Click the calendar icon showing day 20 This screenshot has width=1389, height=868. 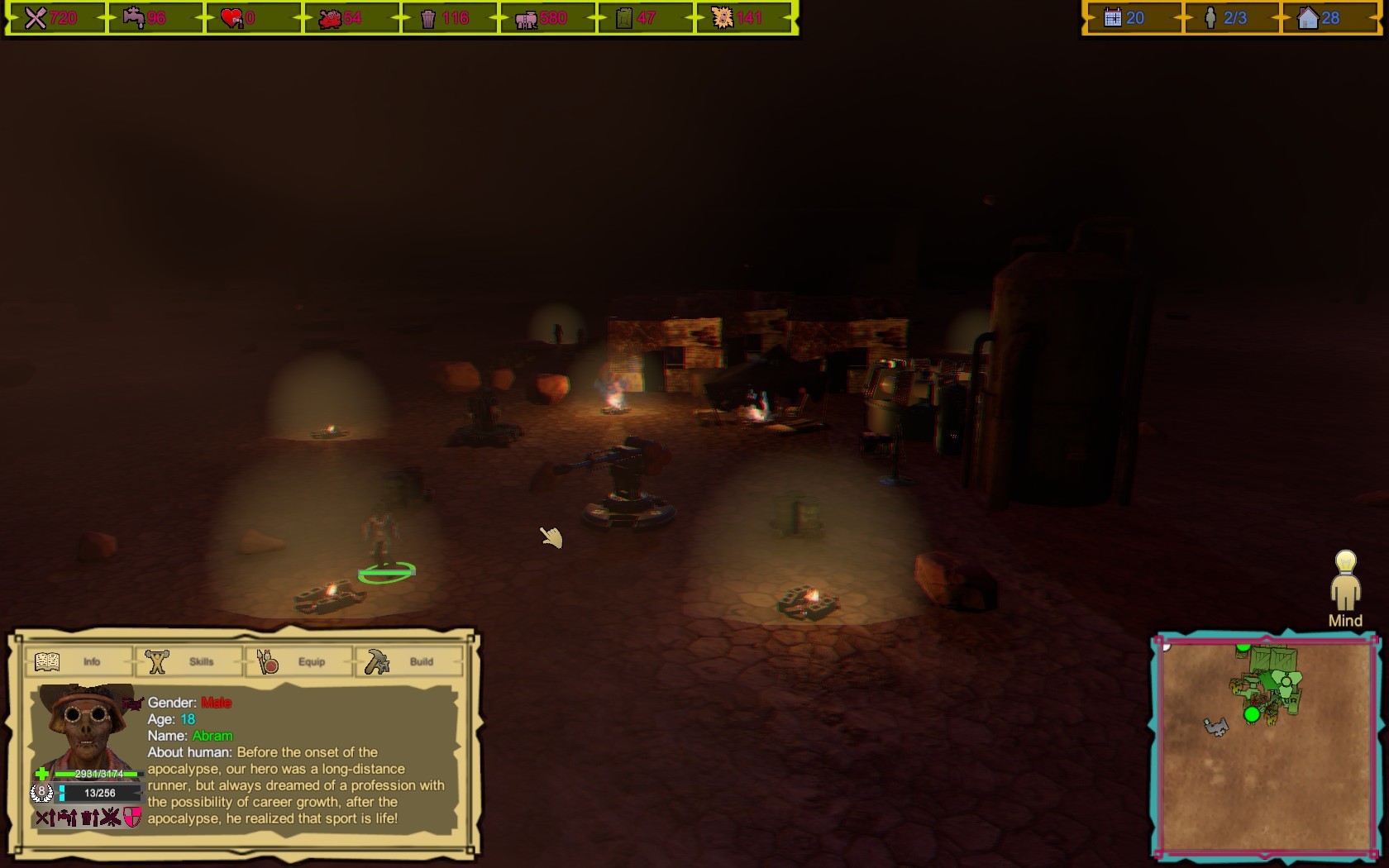(x=1112, y=15)
